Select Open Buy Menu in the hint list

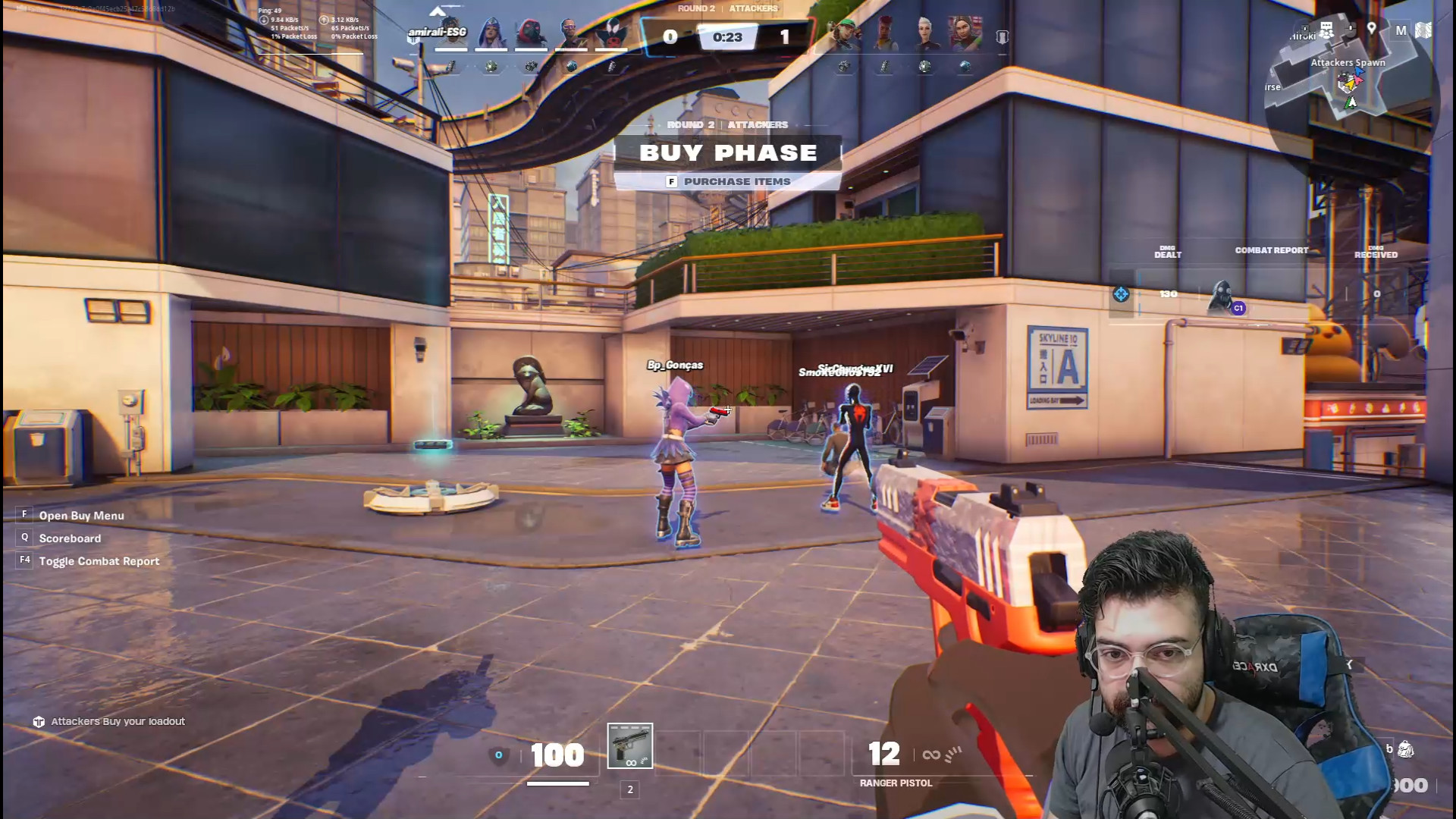81,516
